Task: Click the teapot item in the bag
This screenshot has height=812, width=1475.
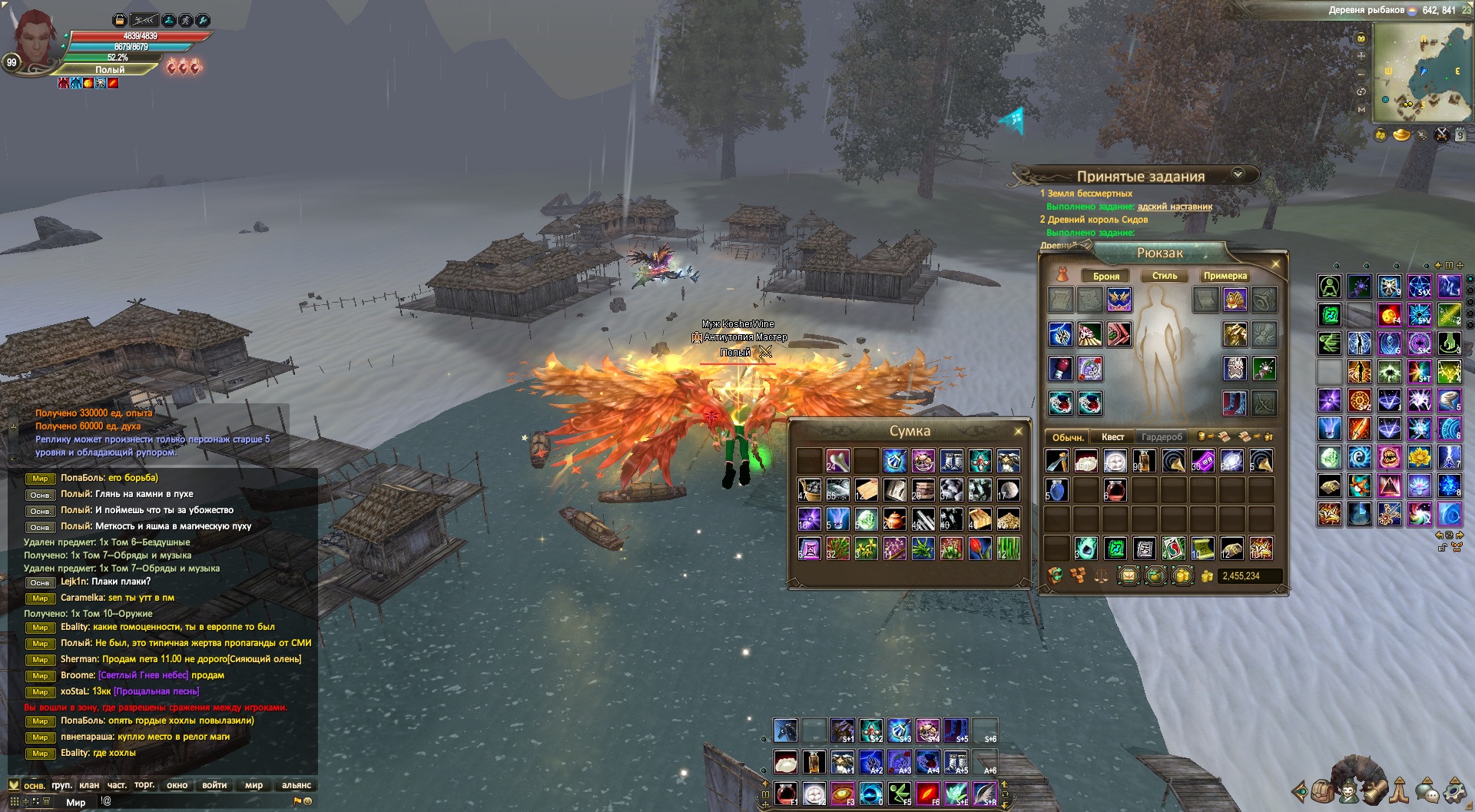Action: click(x=894, y=519)
